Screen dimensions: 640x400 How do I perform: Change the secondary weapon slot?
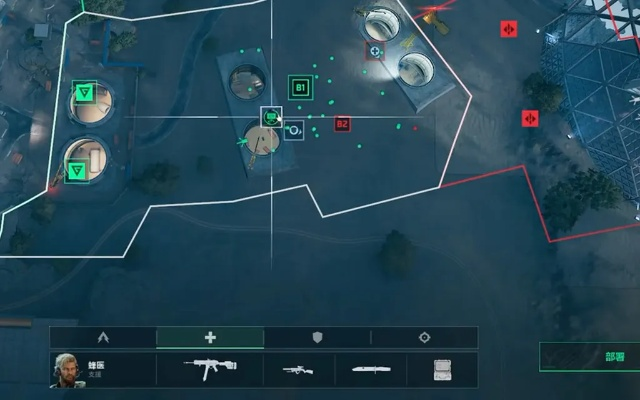click(x=296, y=370)
